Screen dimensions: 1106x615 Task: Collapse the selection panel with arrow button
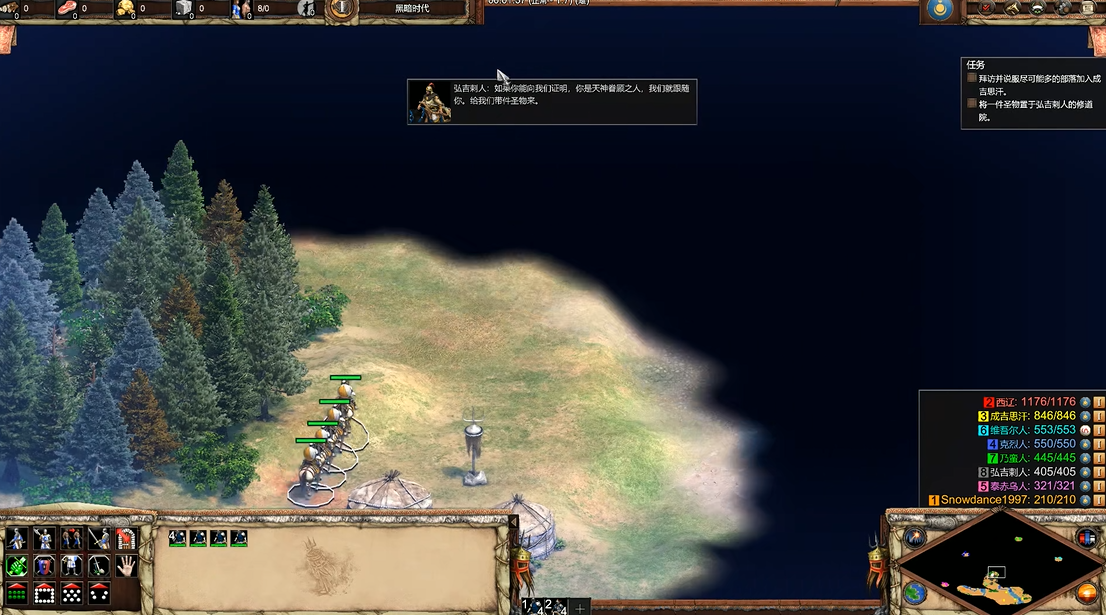514,522
